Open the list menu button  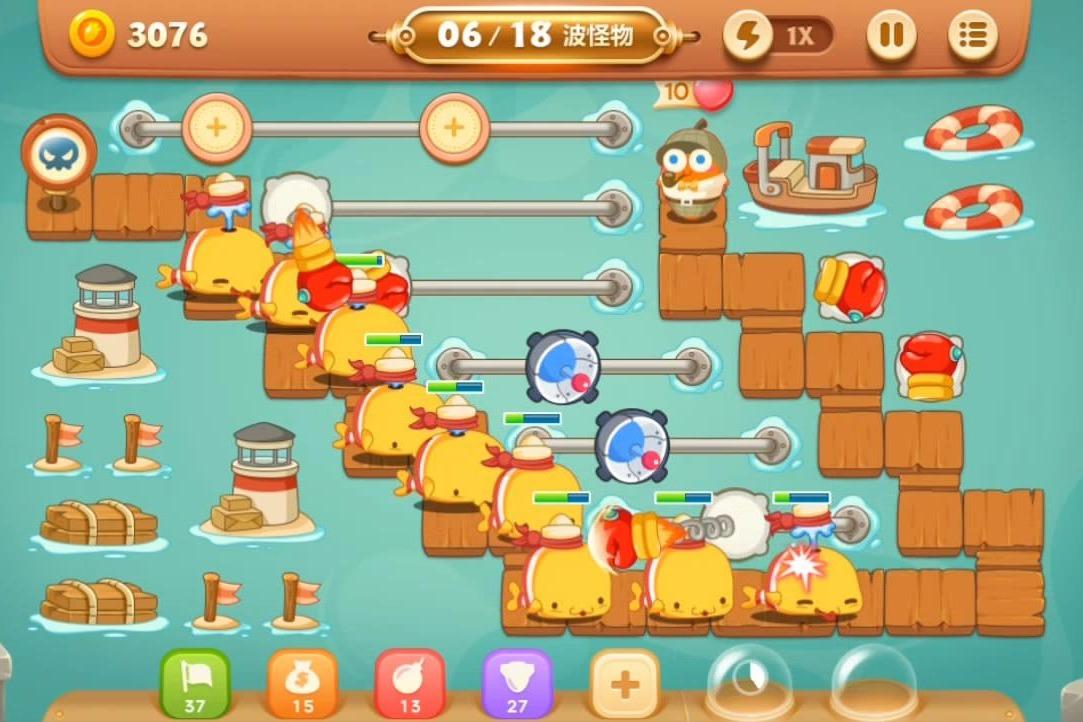[x=972, y=37]
